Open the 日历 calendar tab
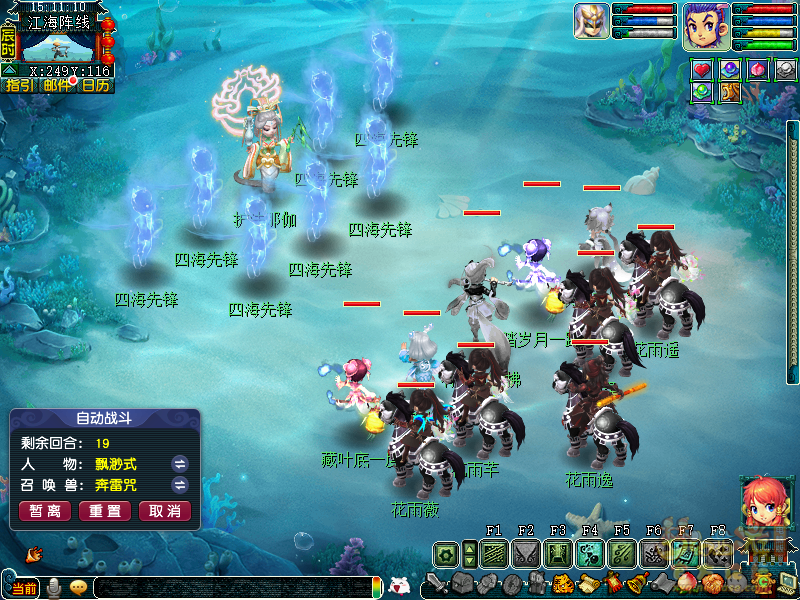This screenshot has width=800, height=600. click(96, 86)
